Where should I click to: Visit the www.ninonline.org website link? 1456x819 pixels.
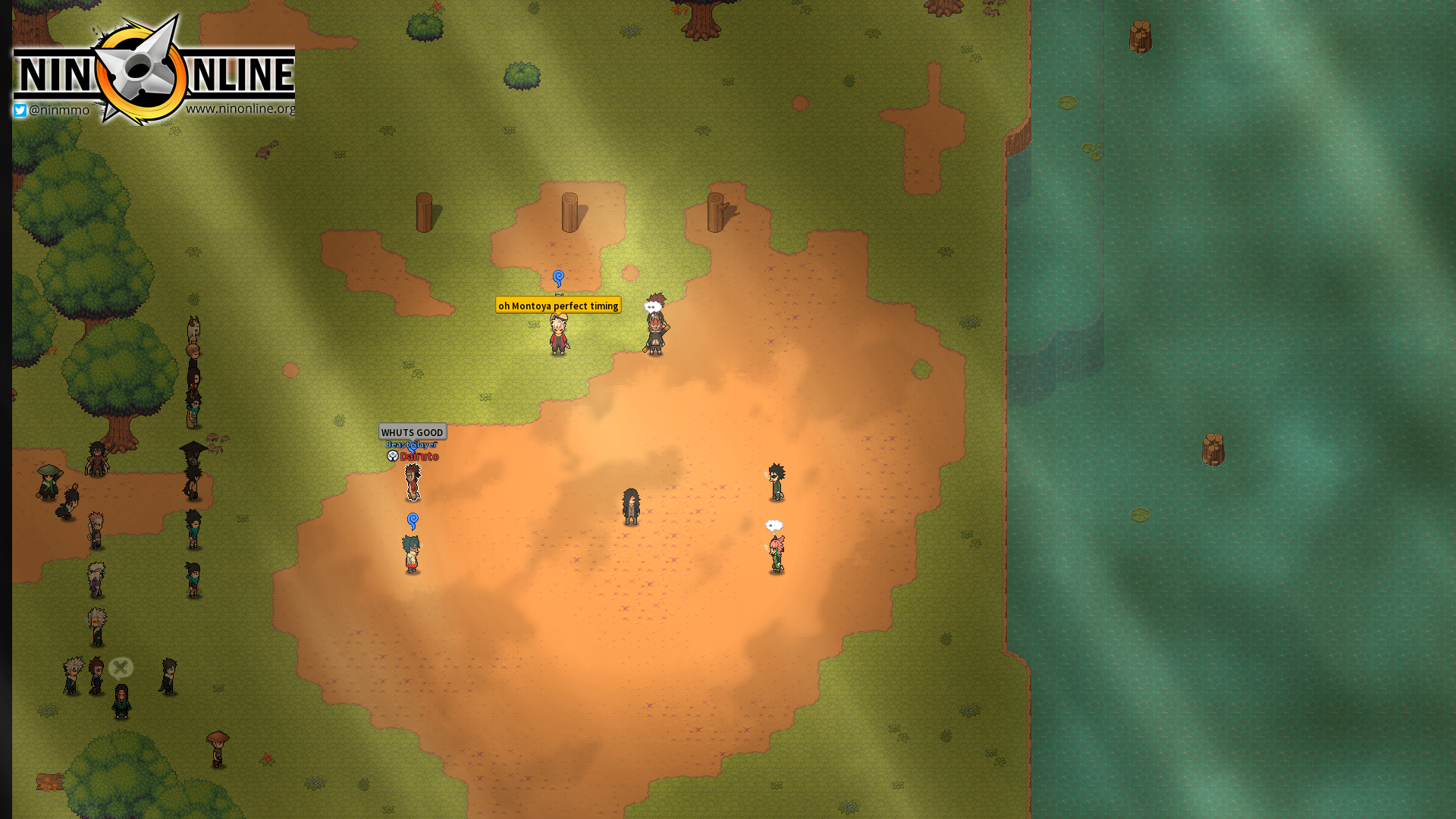(x=240, y=108)
